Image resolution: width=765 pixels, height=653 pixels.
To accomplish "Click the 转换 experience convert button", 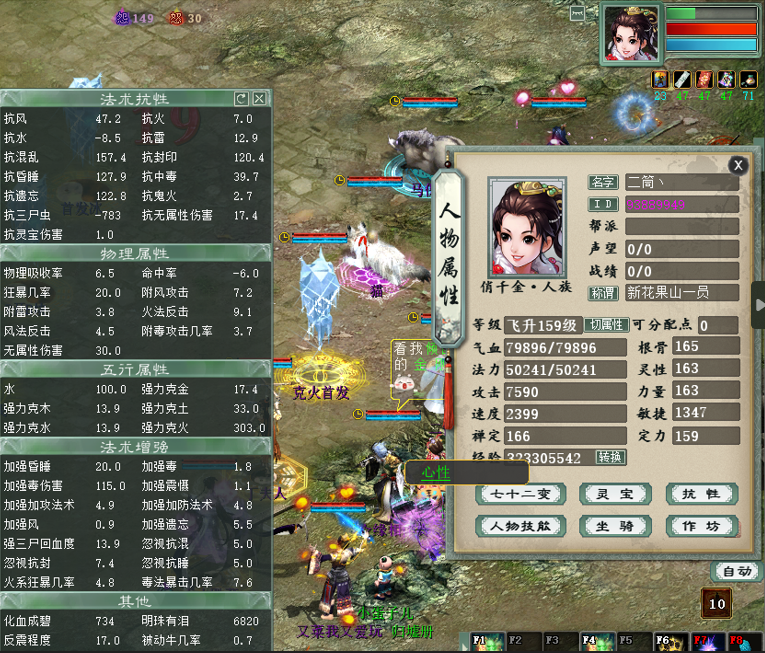I will 611,457.
